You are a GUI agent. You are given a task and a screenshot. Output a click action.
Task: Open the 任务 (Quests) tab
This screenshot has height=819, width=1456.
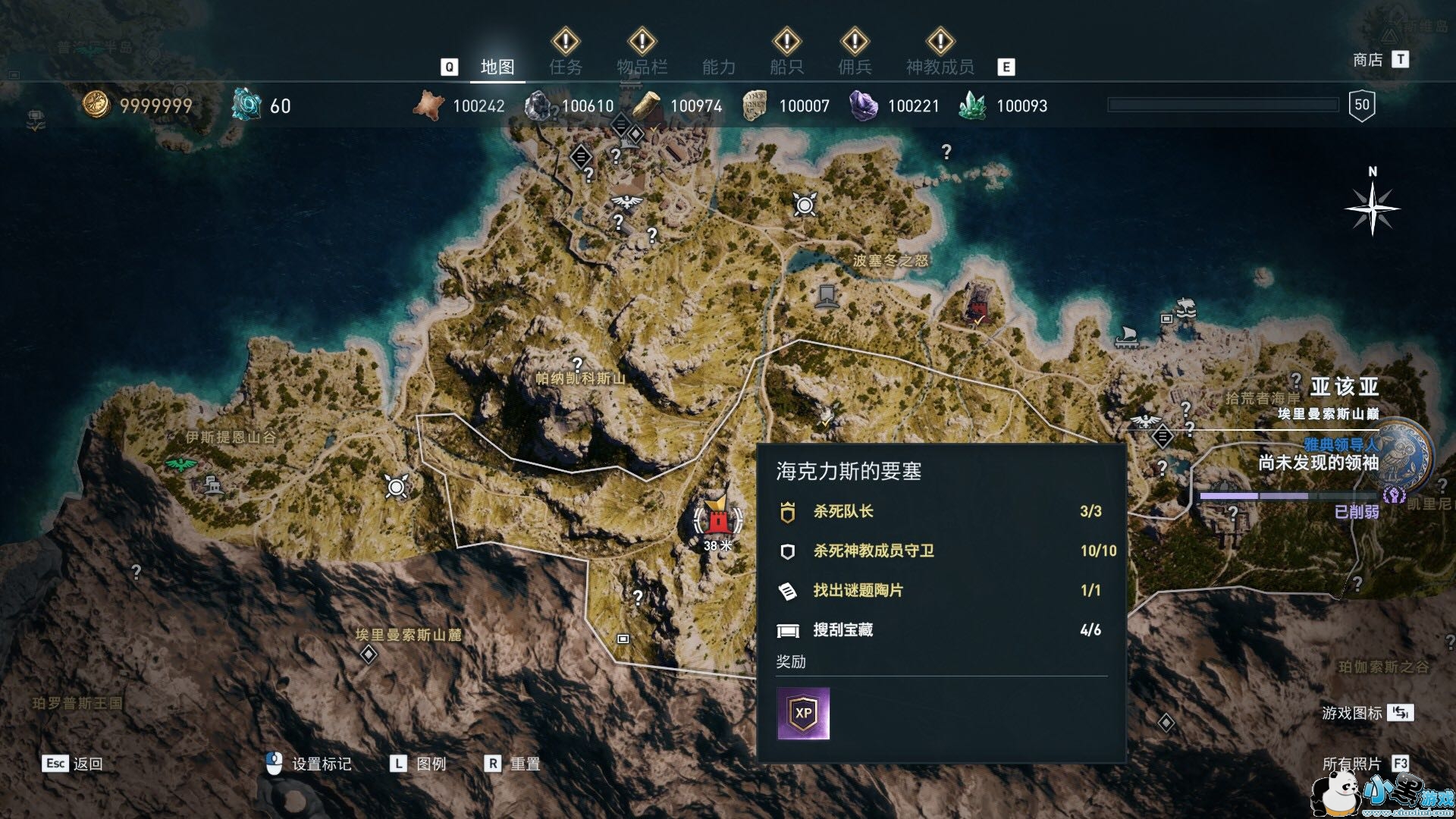click(x=566, y=67)
